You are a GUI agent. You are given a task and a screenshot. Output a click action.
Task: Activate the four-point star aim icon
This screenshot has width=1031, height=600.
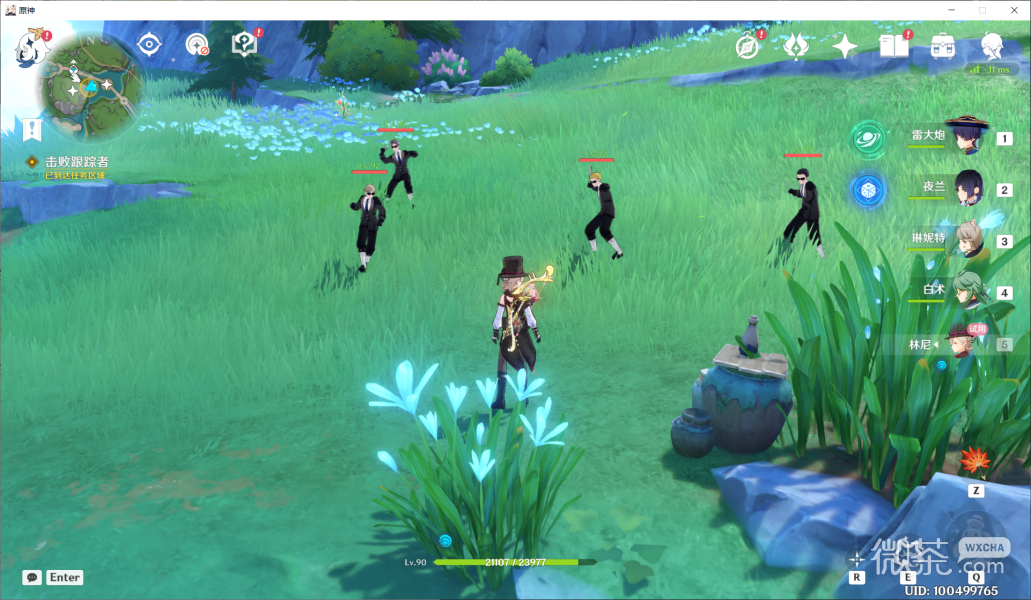click(x=856, y=558)
